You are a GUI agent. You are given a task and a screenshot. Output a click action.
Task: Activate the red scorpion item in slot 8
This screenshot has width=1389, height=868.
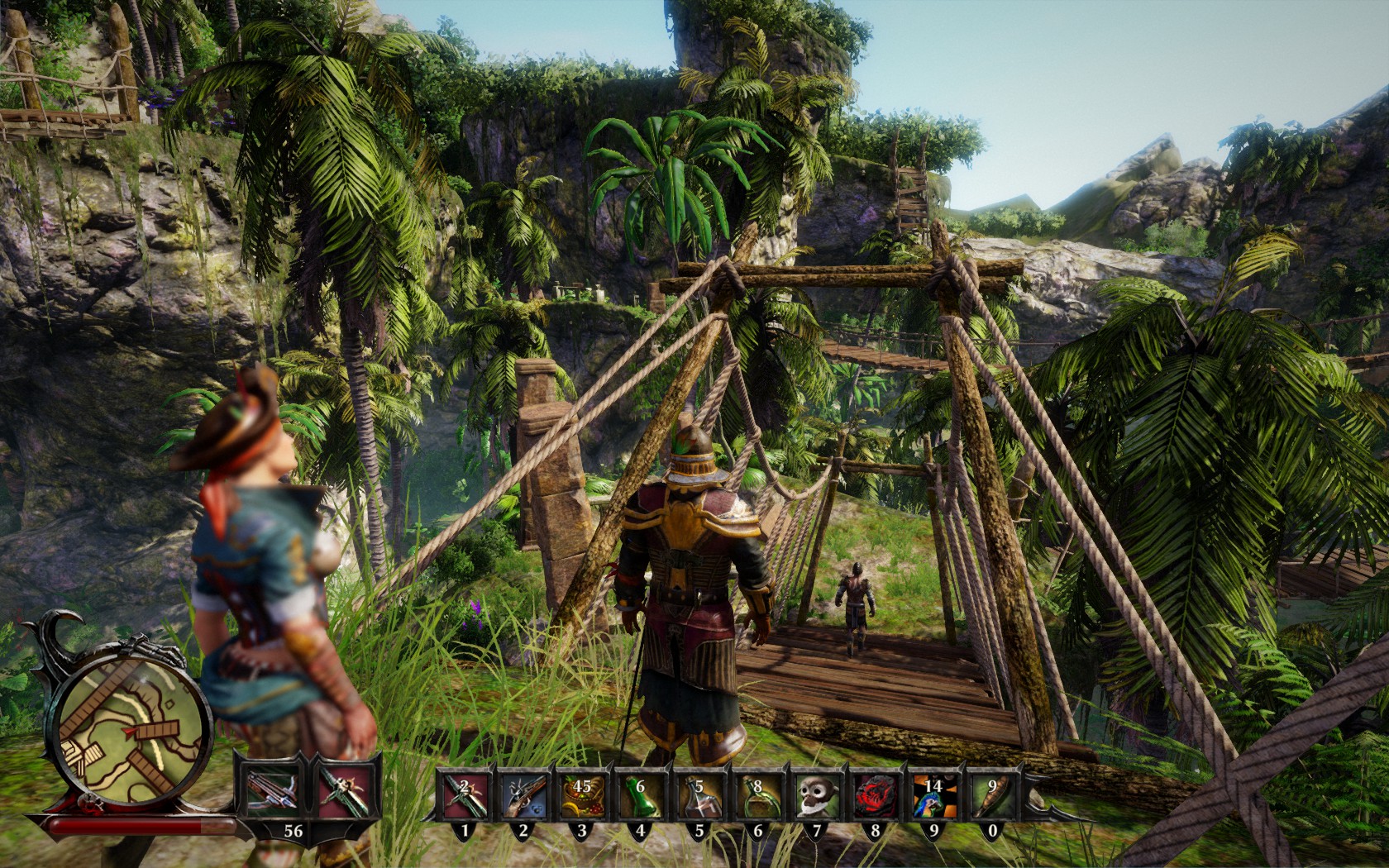(x=875, y=797)
